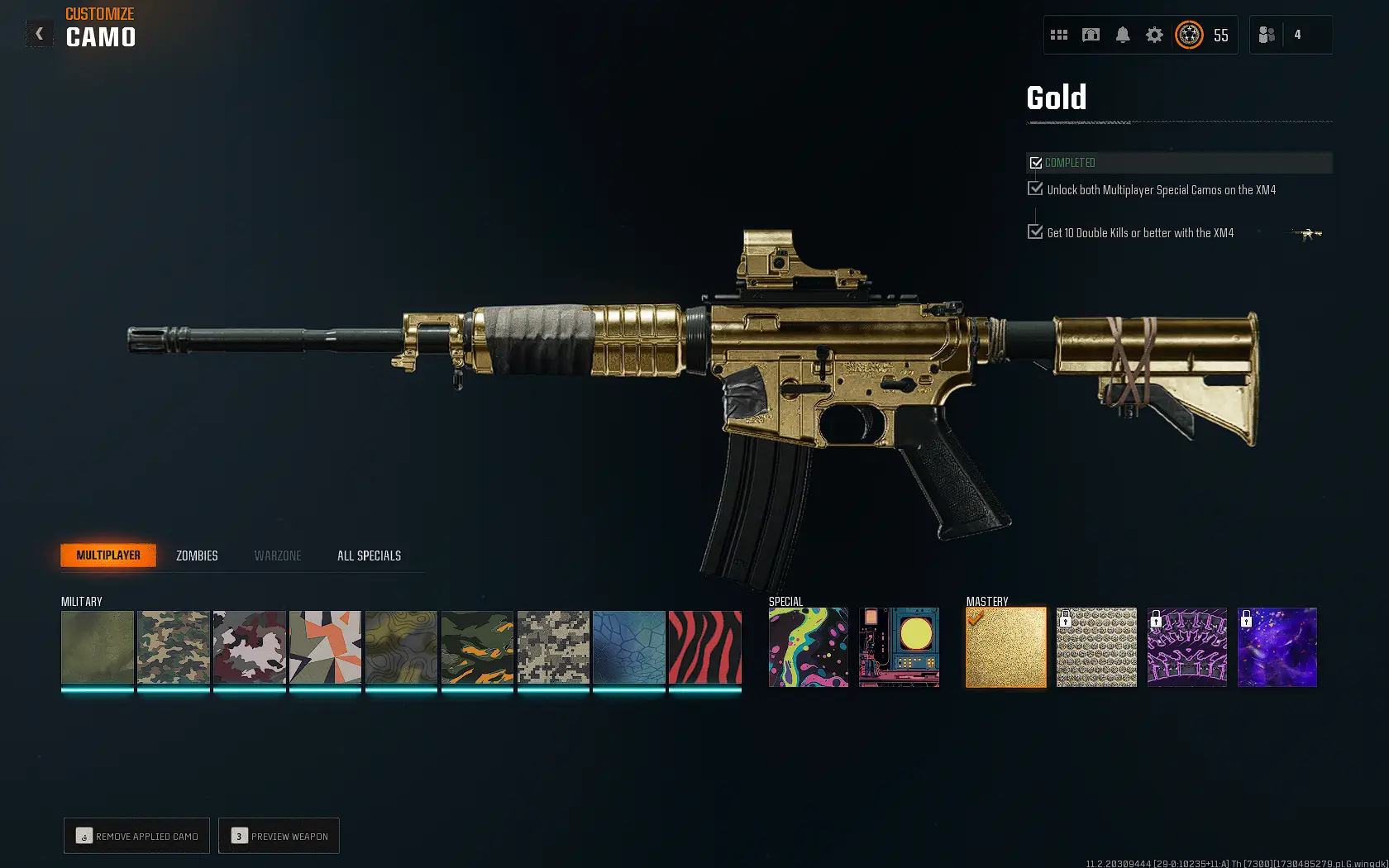Image resolution: width=1389 pixels, height=868 pixels.
Task: Select the red tiger stripe Military camo
Action: [704, 647]
